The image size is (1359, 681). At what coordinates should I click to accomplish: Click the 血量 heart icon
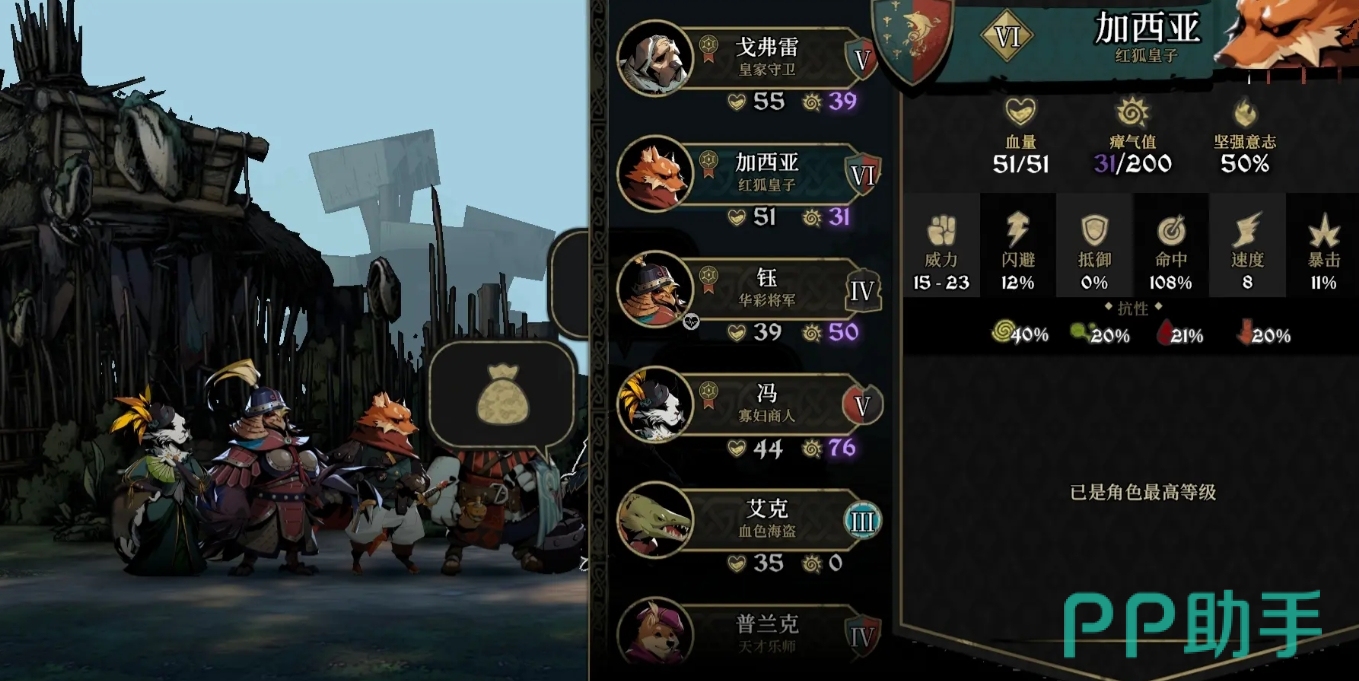(x=1020, y=111)
